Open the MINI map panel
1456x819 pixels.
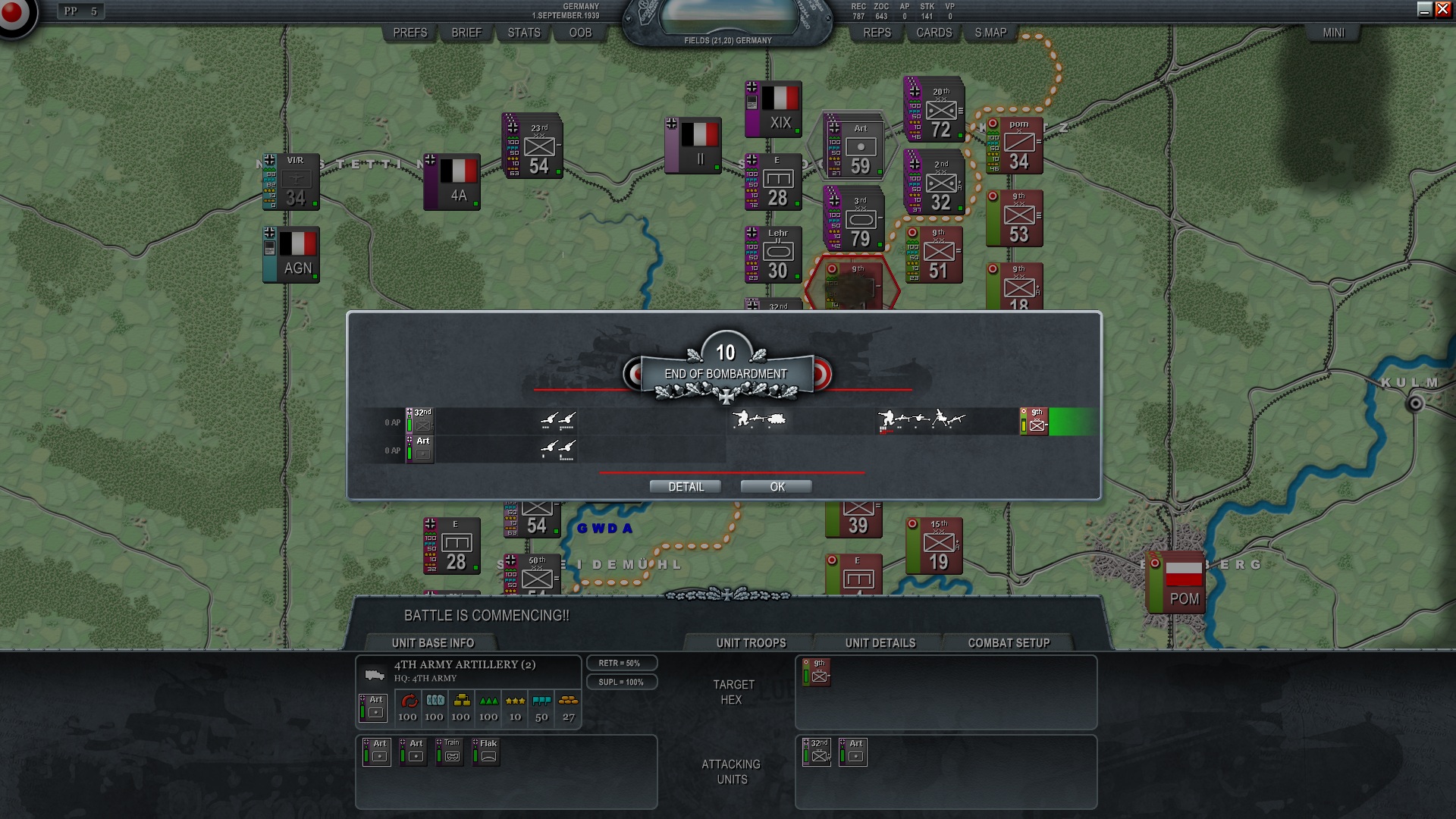(x=1333, y=33)
